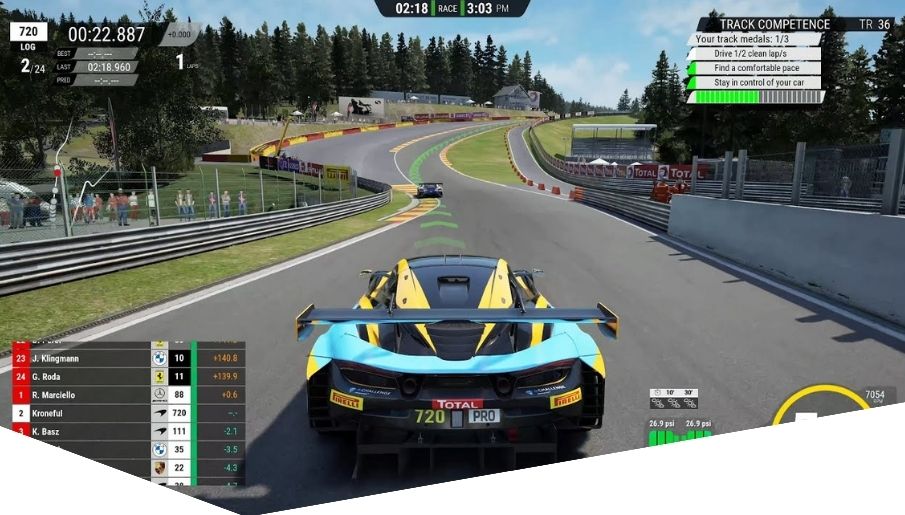Click the 'Find a comfortable pace' objective

(755, 68)
